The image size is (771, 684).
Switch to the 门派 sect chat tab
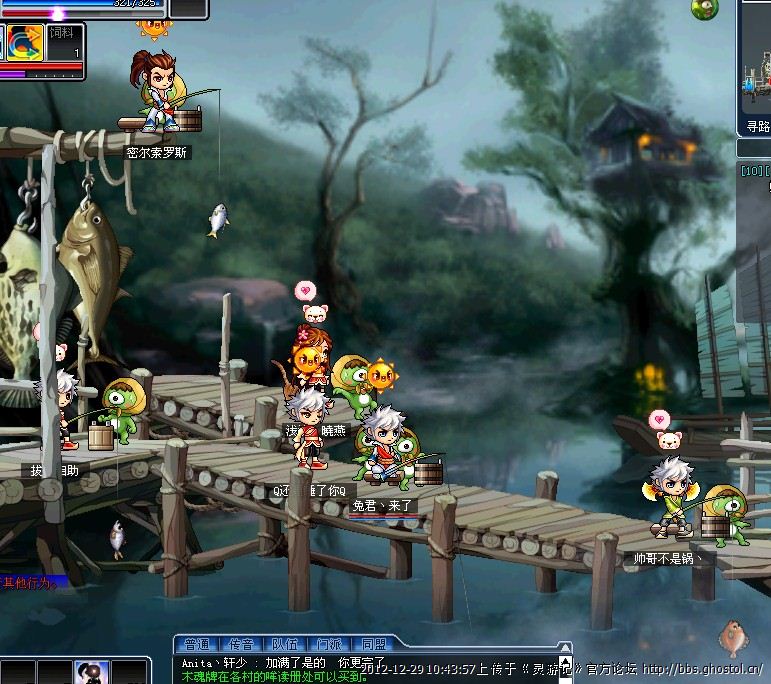point(329,645)
